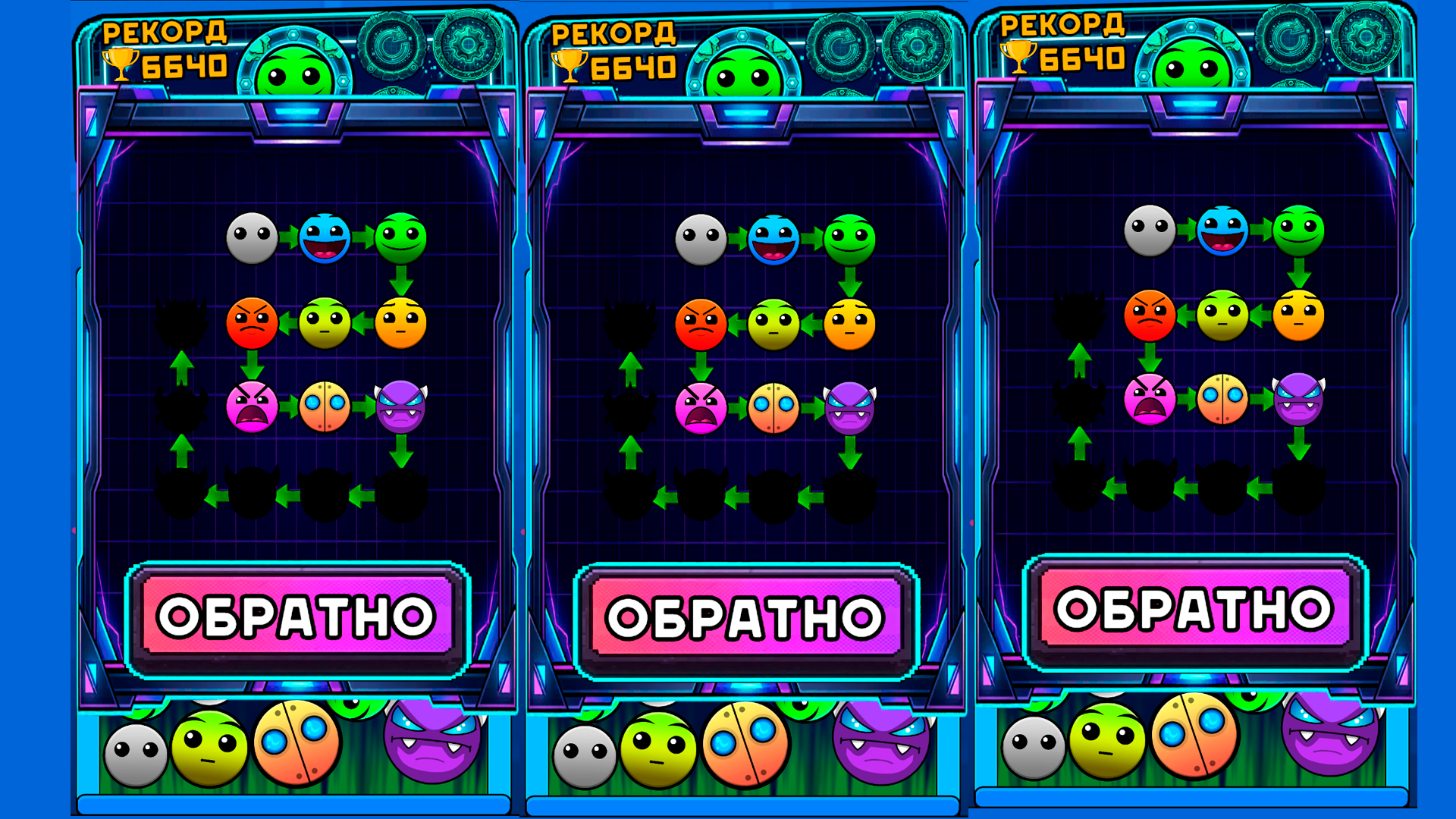Image resolution: width=1456 pixels, height=819 pixels.
Task: Click the green arrow below the purple demon
Action: pyautogui.click(x=400, y=453)
